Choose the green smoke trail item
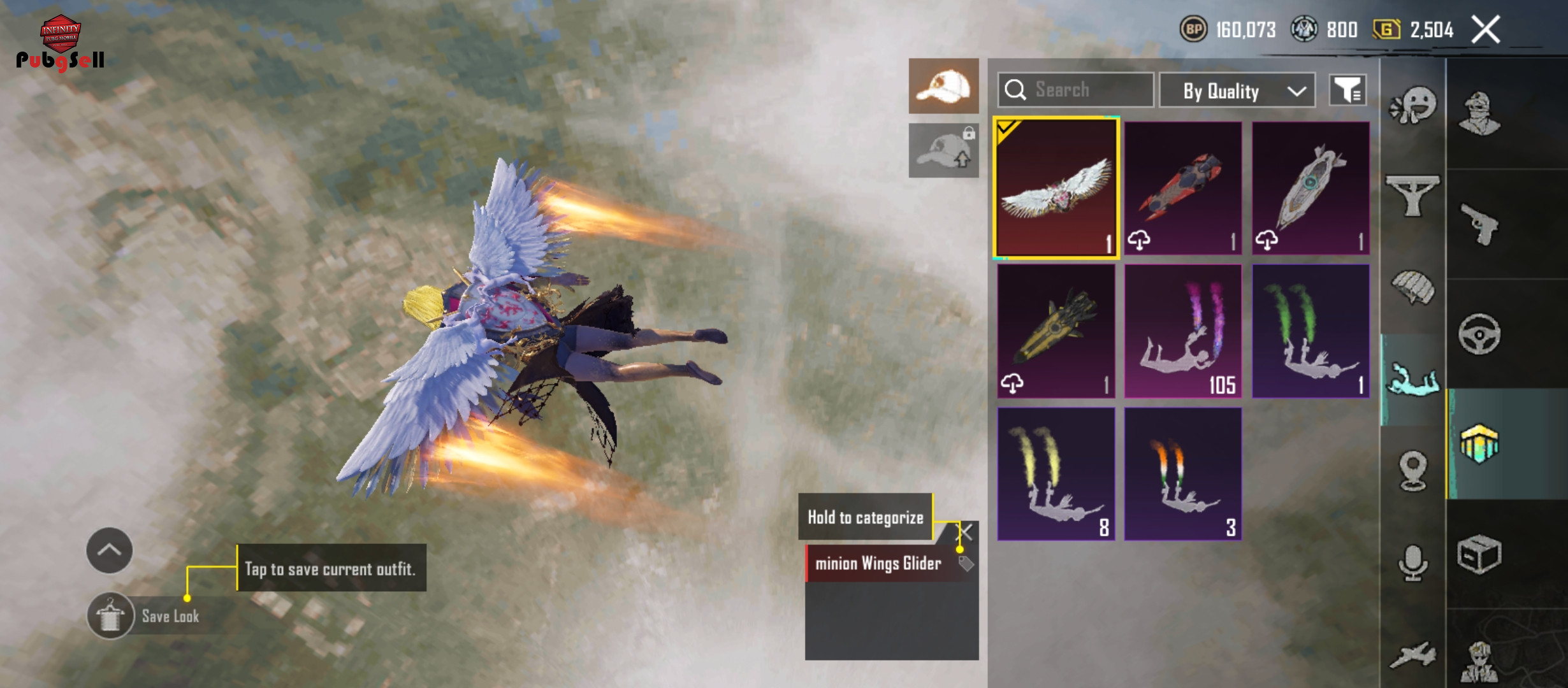 tap(1310, 331)
